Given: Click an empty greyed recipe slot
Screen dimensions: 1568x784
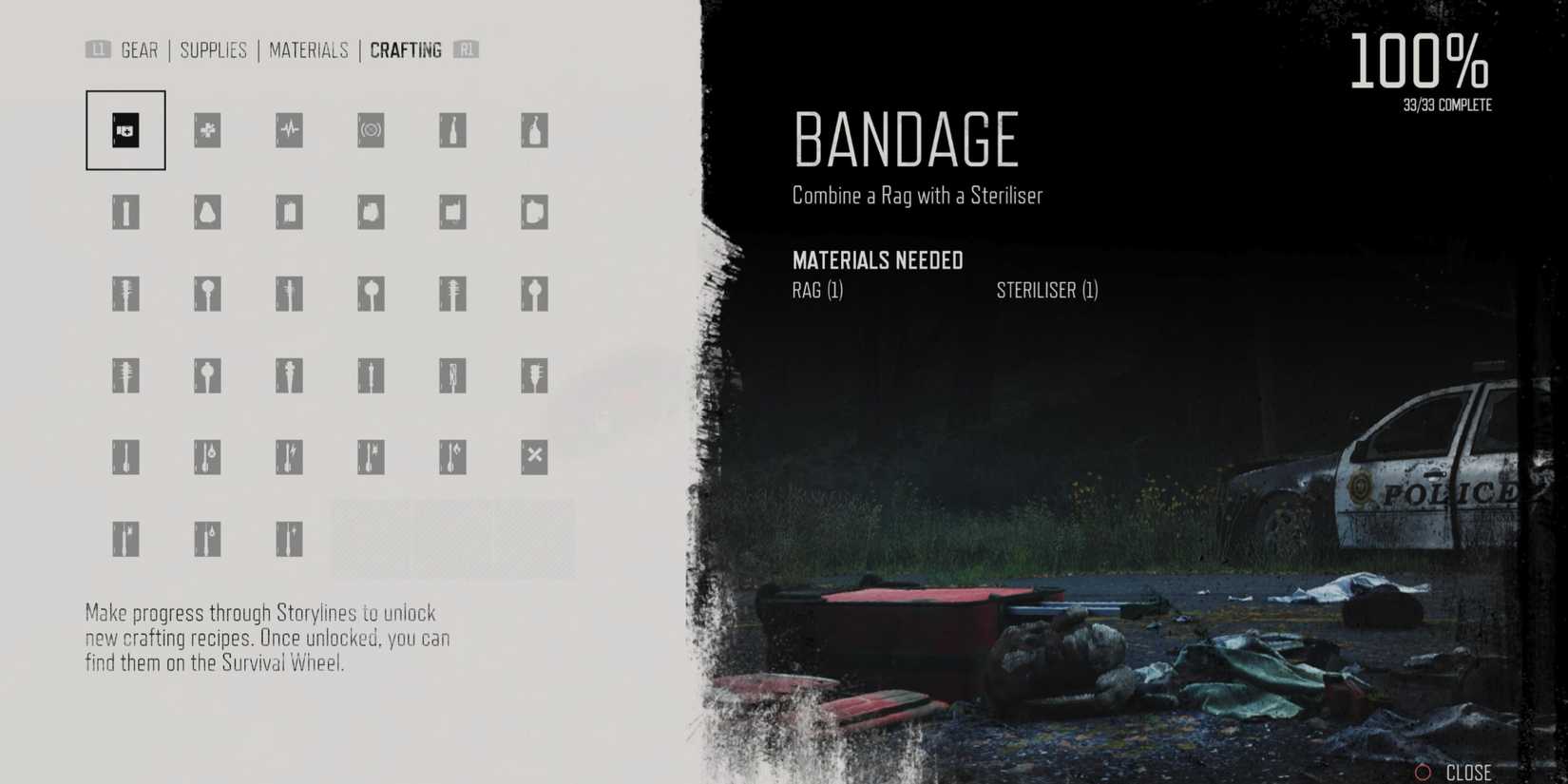Looking at the screenshot, I should click(x=451, y=539).
